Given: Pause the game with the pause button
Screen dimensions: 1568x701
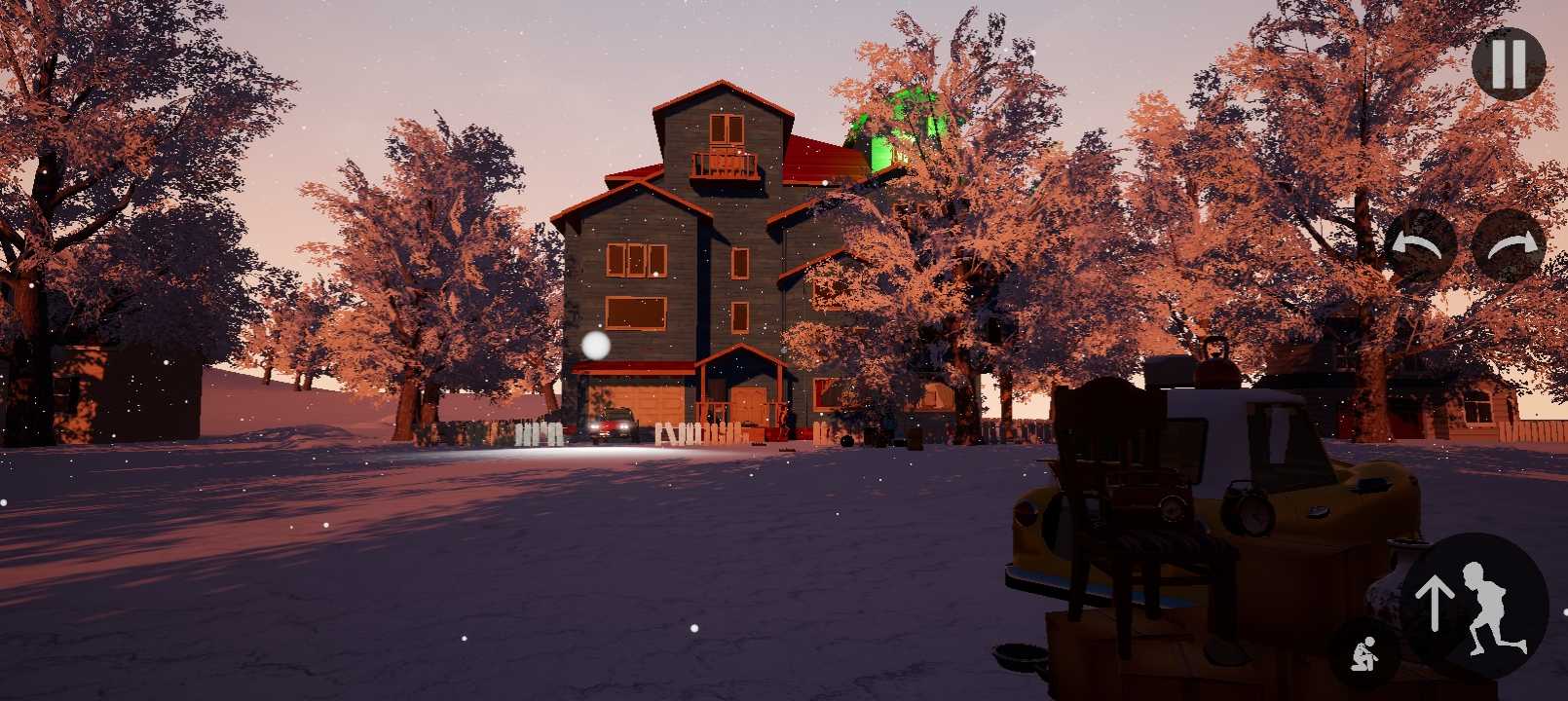Looking at the screenshot, I should click(1508, 63).
